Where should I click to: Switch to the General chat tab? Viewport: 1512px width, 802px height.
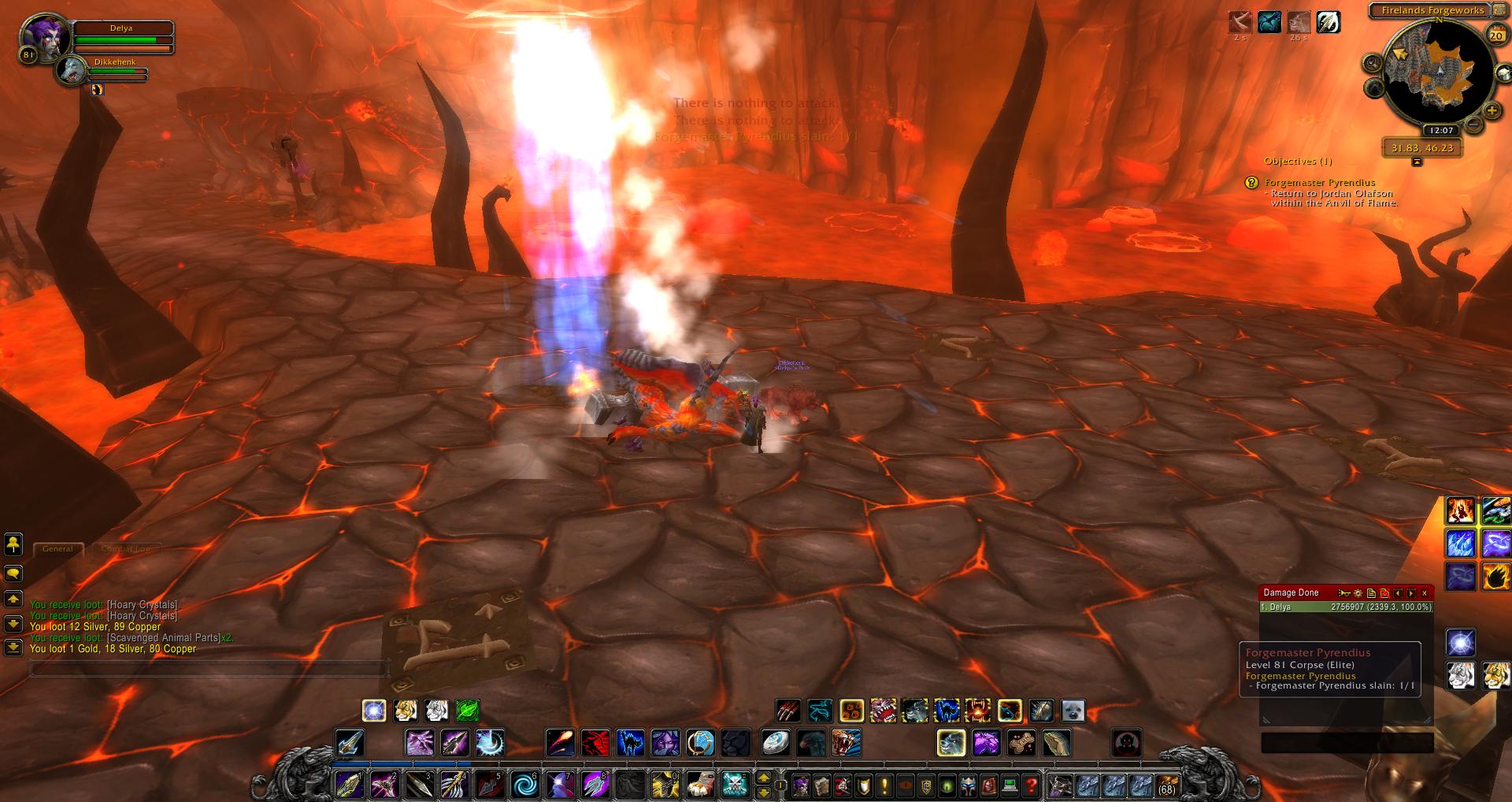coord(57,549)
